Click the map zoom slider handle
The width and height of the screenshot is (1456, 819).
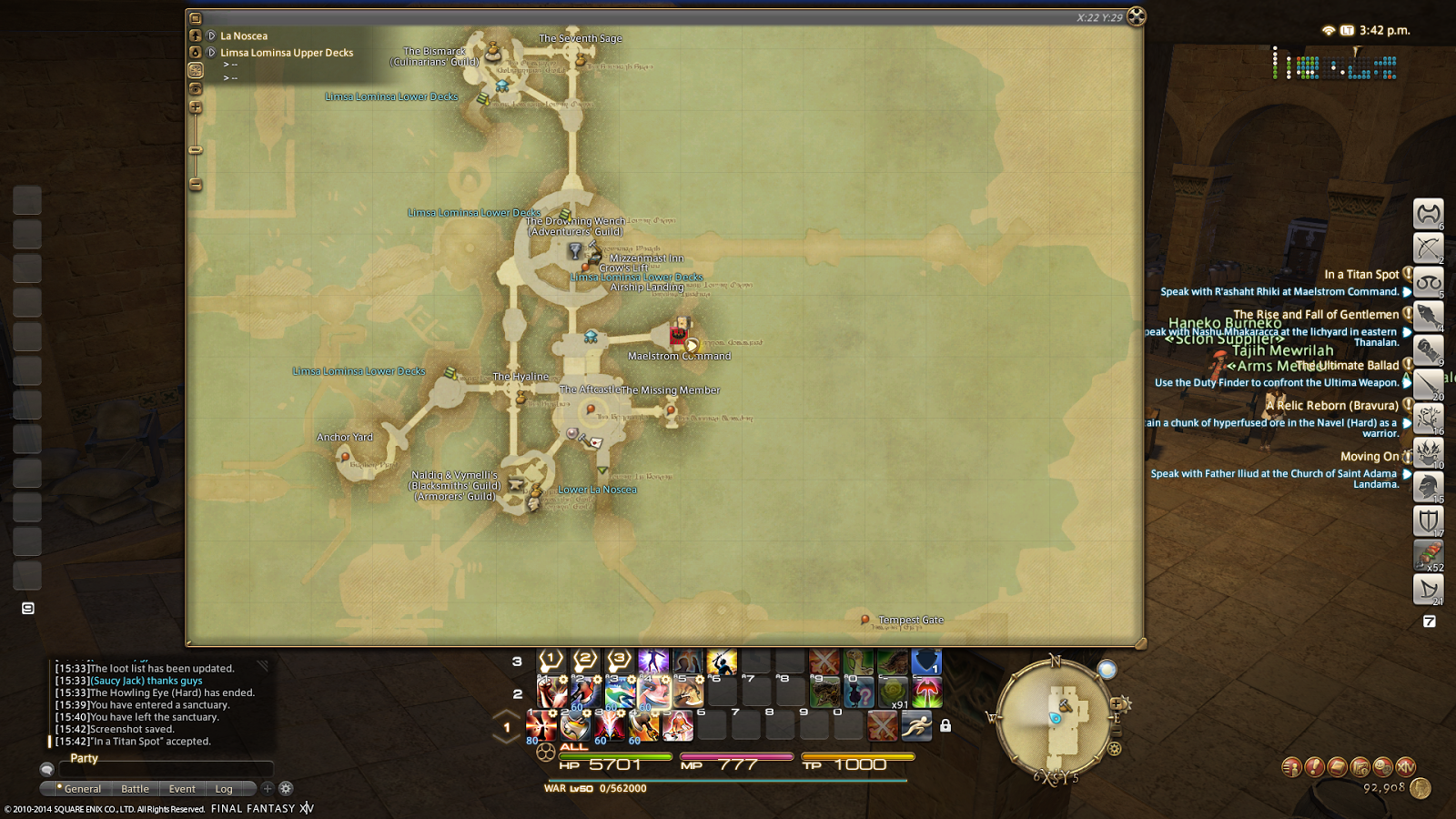196,148
